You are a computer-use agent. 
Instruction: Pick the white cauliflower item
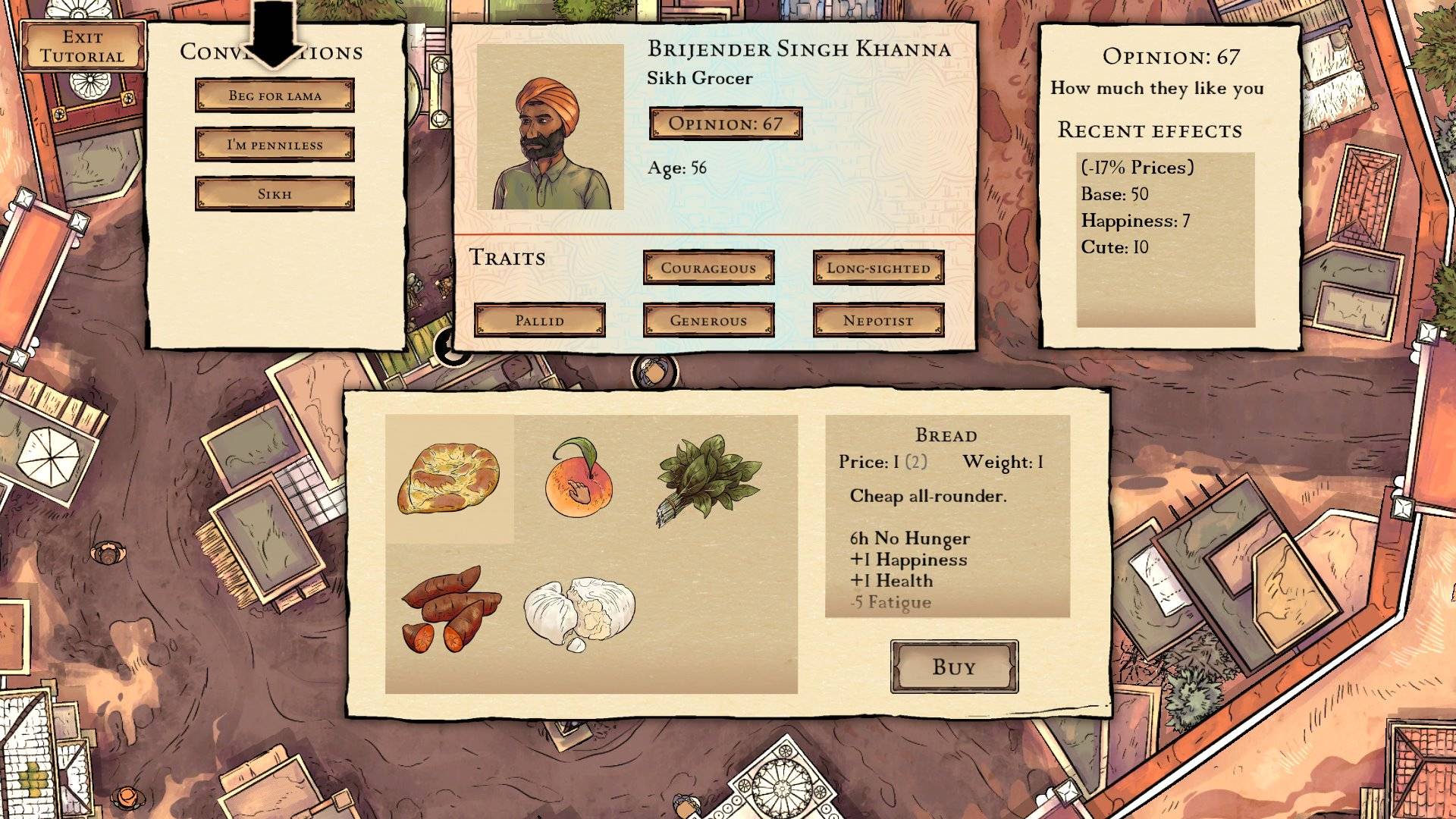point(579,611)
